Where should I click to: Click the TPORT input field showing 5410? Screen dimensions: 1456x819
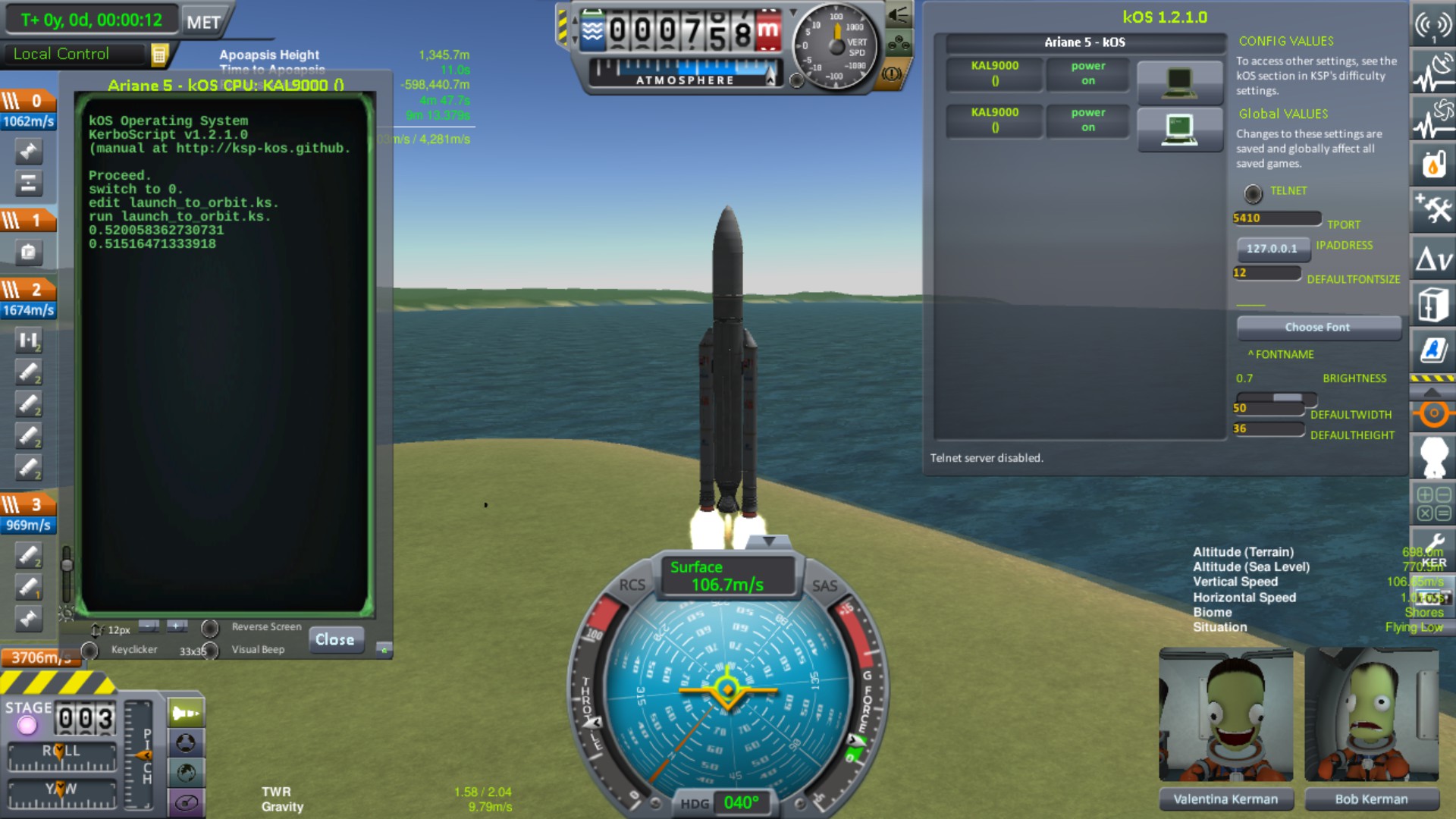click(x=1276, y=218)
